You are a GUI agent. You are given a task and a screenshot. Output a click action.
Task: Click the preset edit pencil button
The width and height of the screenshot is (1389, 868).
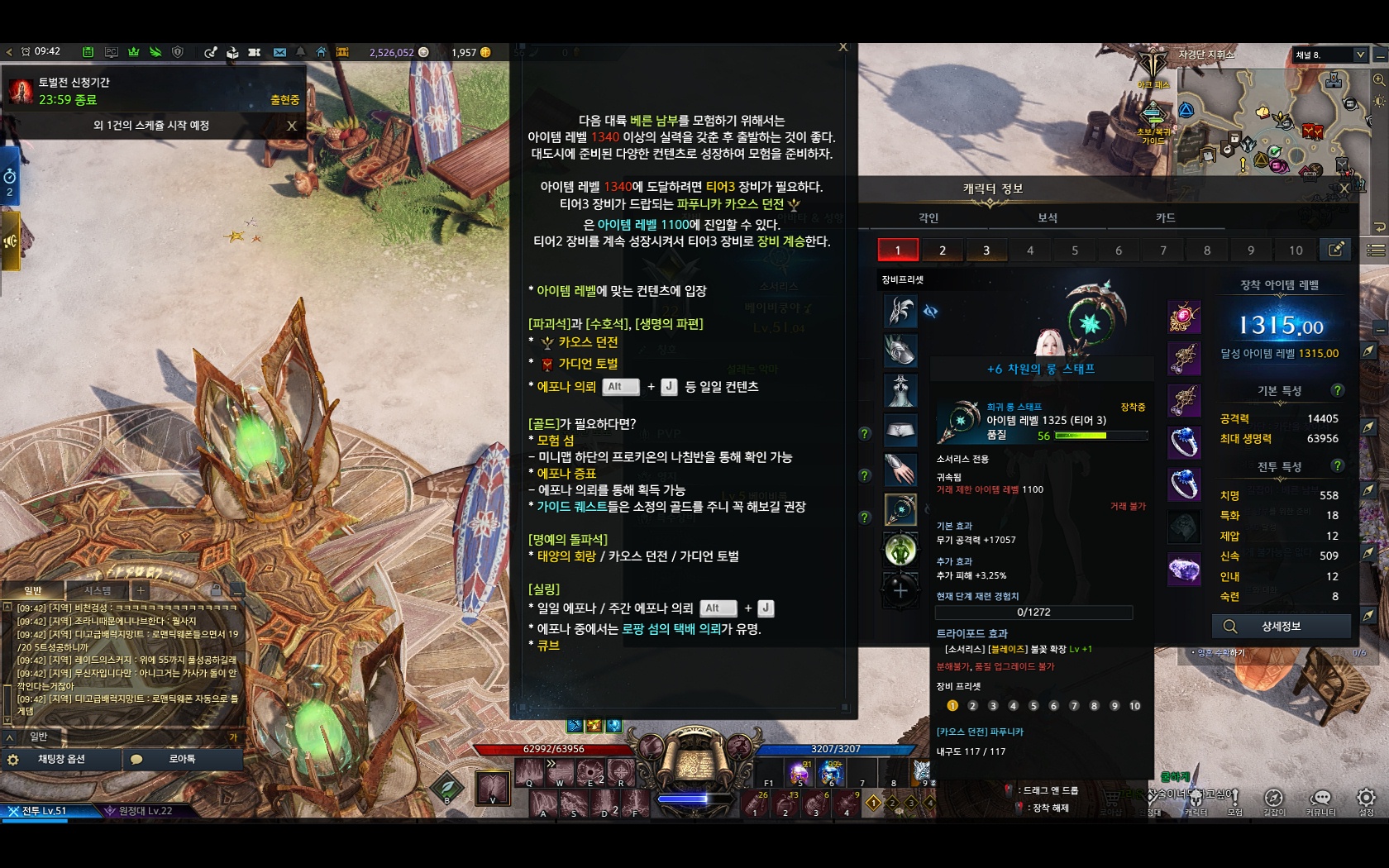point(1335,250)
